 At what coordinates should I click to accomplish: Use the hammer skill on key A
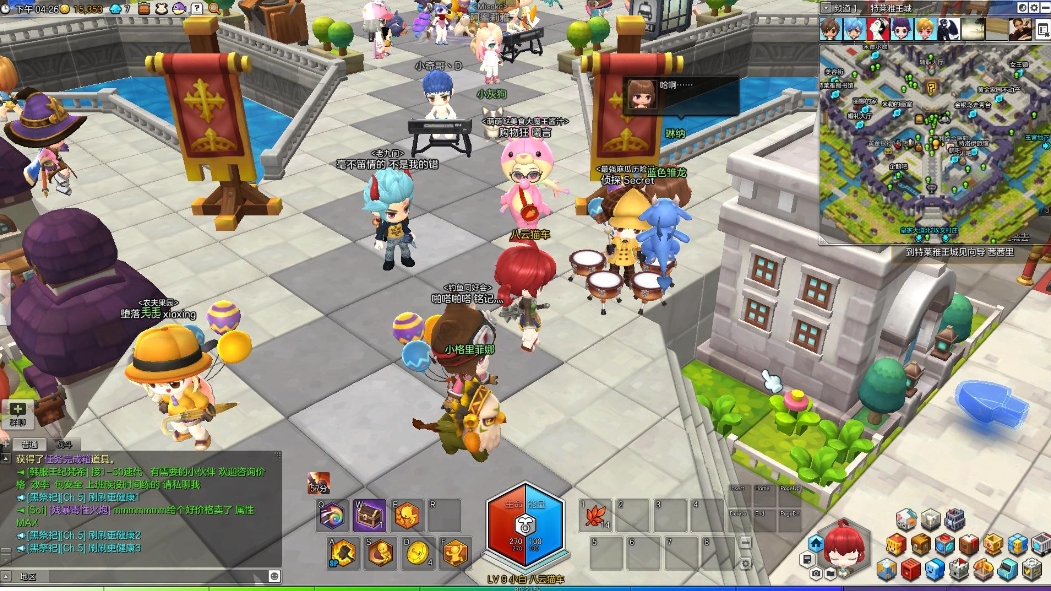344,552
